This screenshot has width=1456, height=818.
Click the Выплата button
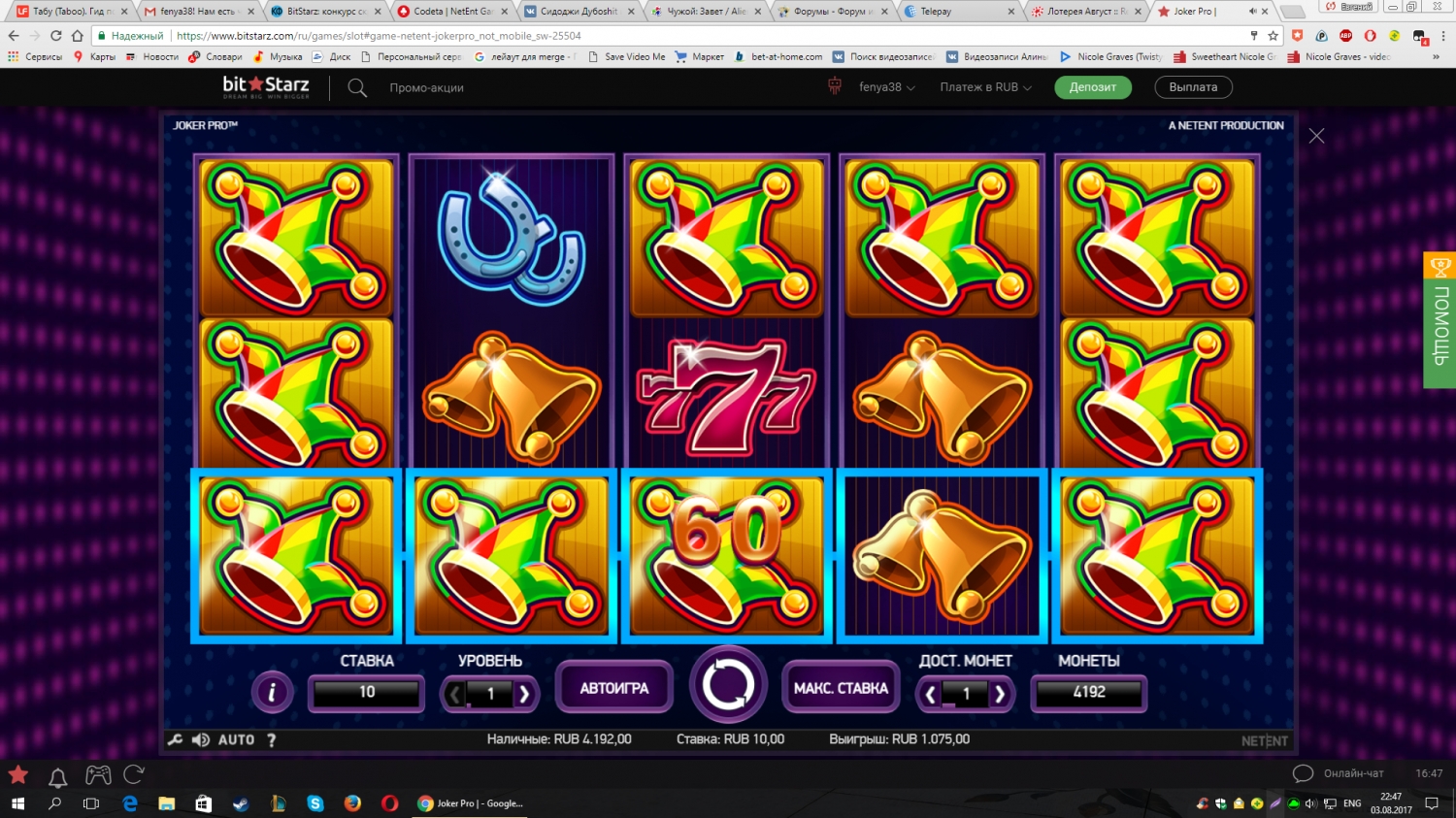coord(1192,86)
